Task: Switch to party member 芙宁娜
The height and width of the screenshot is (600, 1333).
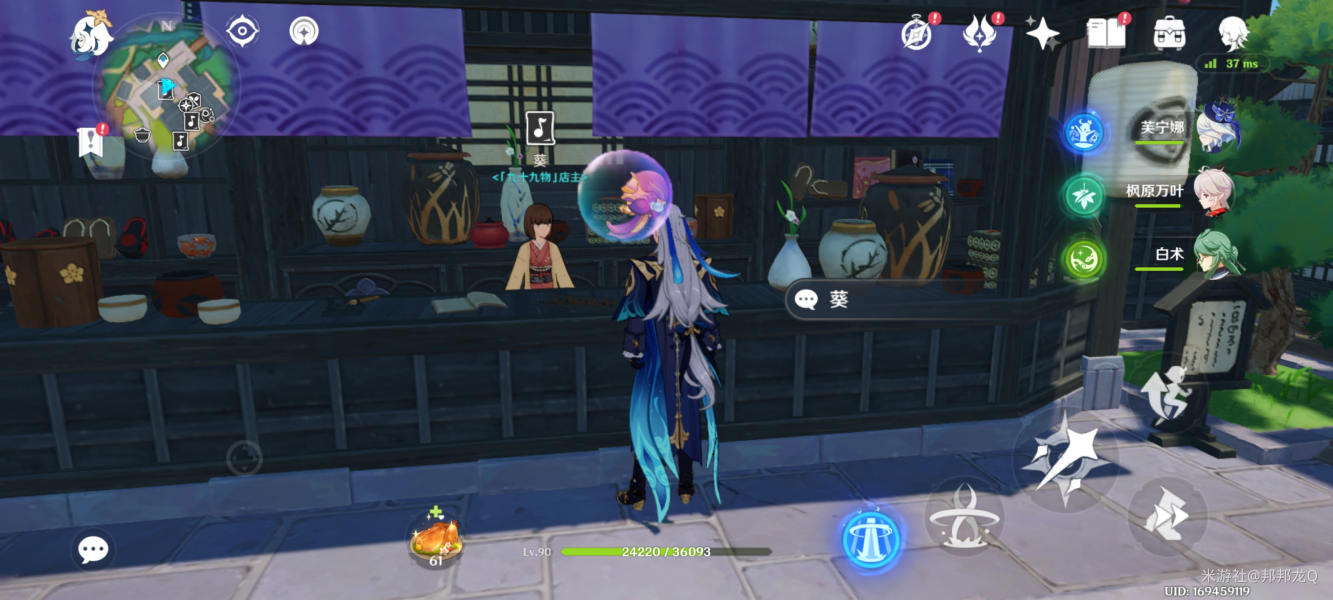Action: click(x=1160, y=129)
